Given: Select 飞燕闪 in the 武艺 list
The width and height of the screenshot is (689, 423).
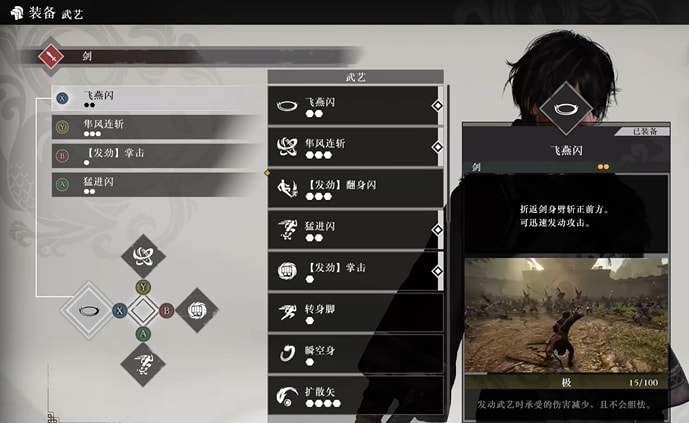Looking at the screenshot, I should [x=356, y=105].
